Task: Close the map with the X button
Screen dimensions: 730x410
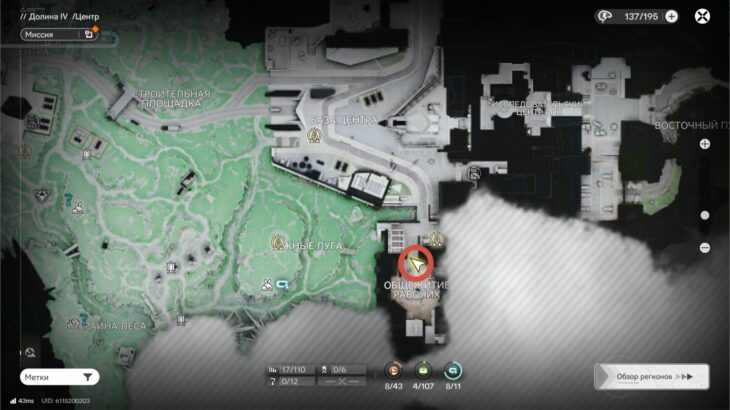Action: tap(703, 16)
